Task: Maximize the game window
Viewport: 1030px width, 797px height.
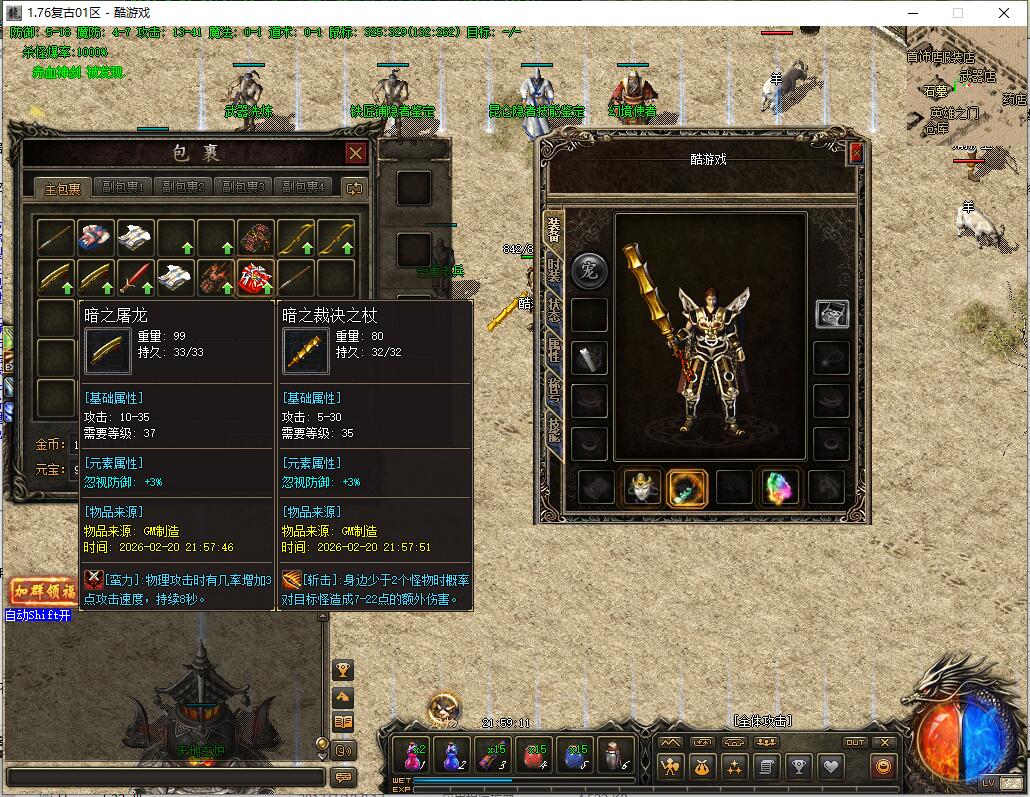Action: point(957,13)
